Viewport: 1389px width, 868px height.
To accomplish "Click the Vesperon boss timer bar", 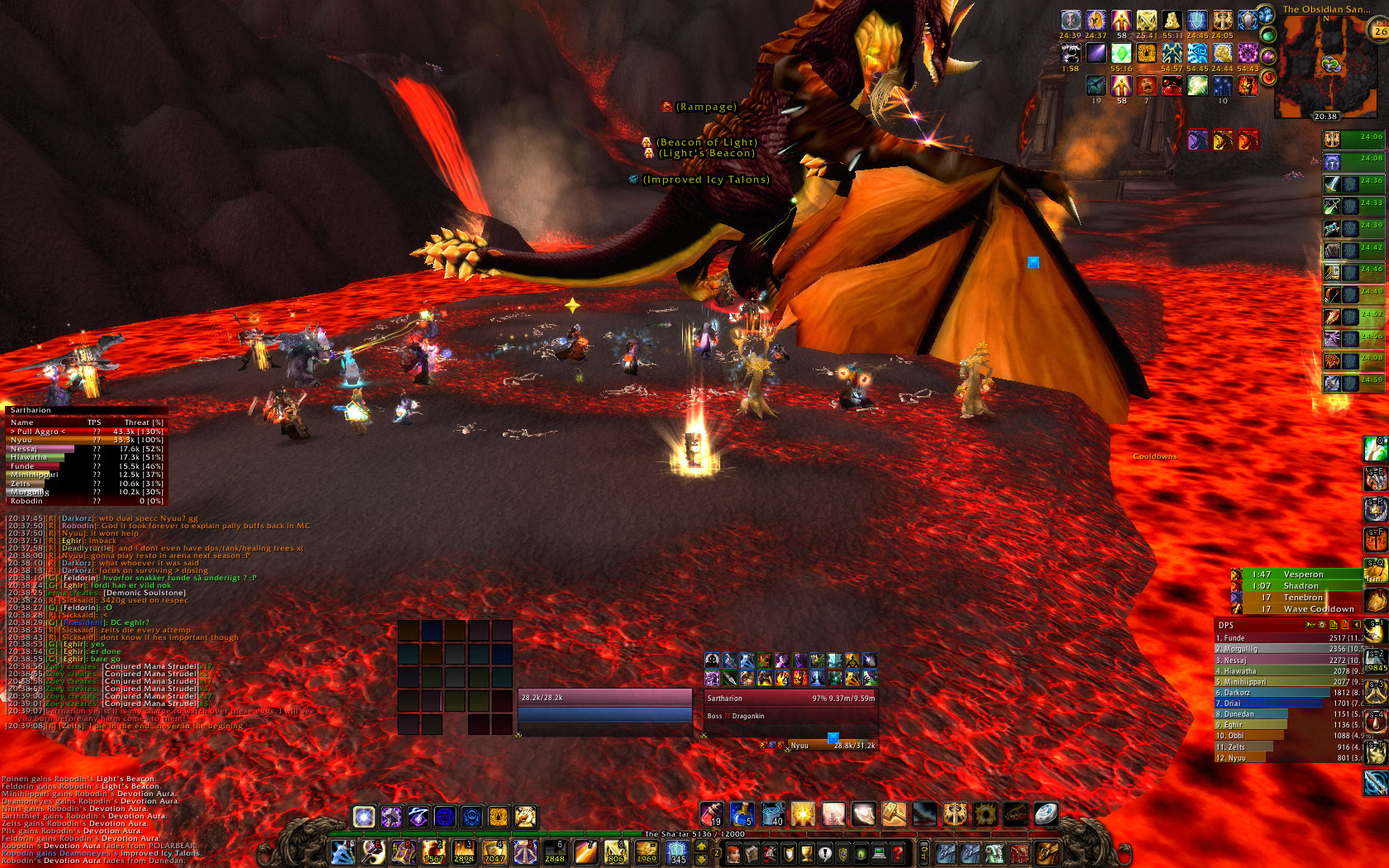I will tap(1304, 575).
